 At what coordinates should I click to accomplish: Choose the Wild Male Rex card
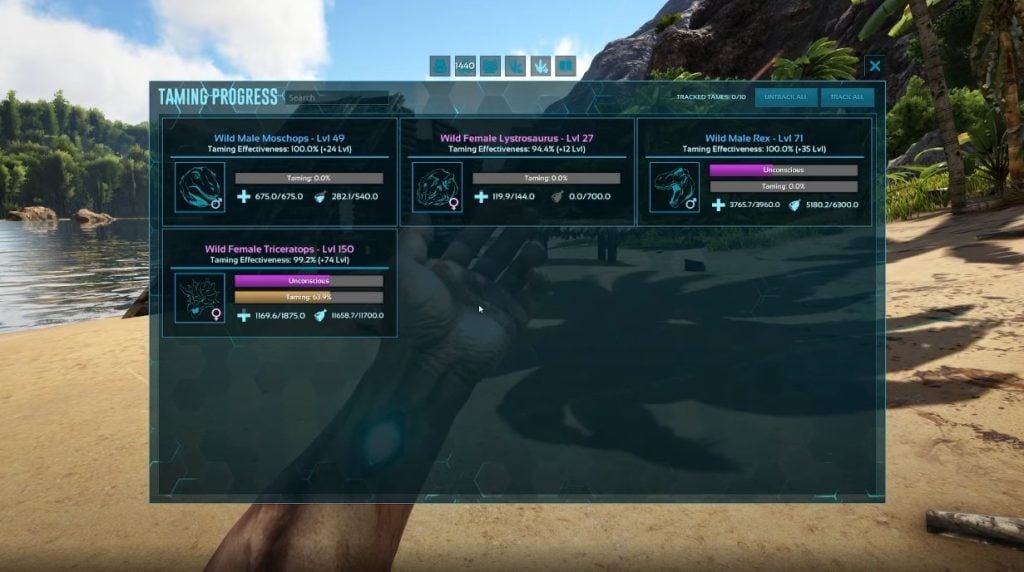click(754, 172)
